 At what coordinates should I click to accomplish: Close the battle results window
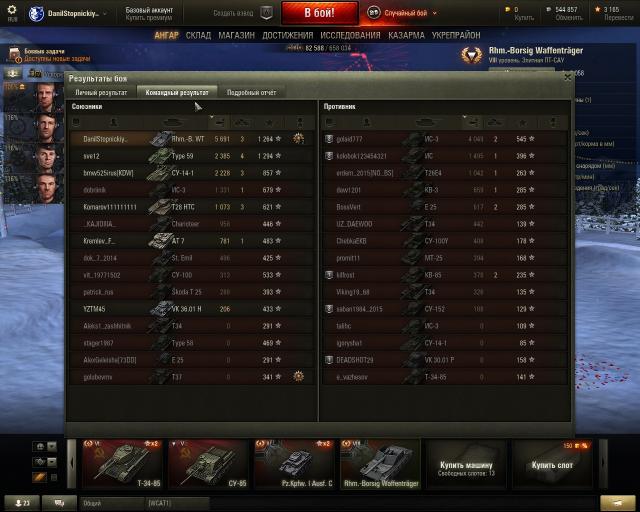[x=568, y=76]
